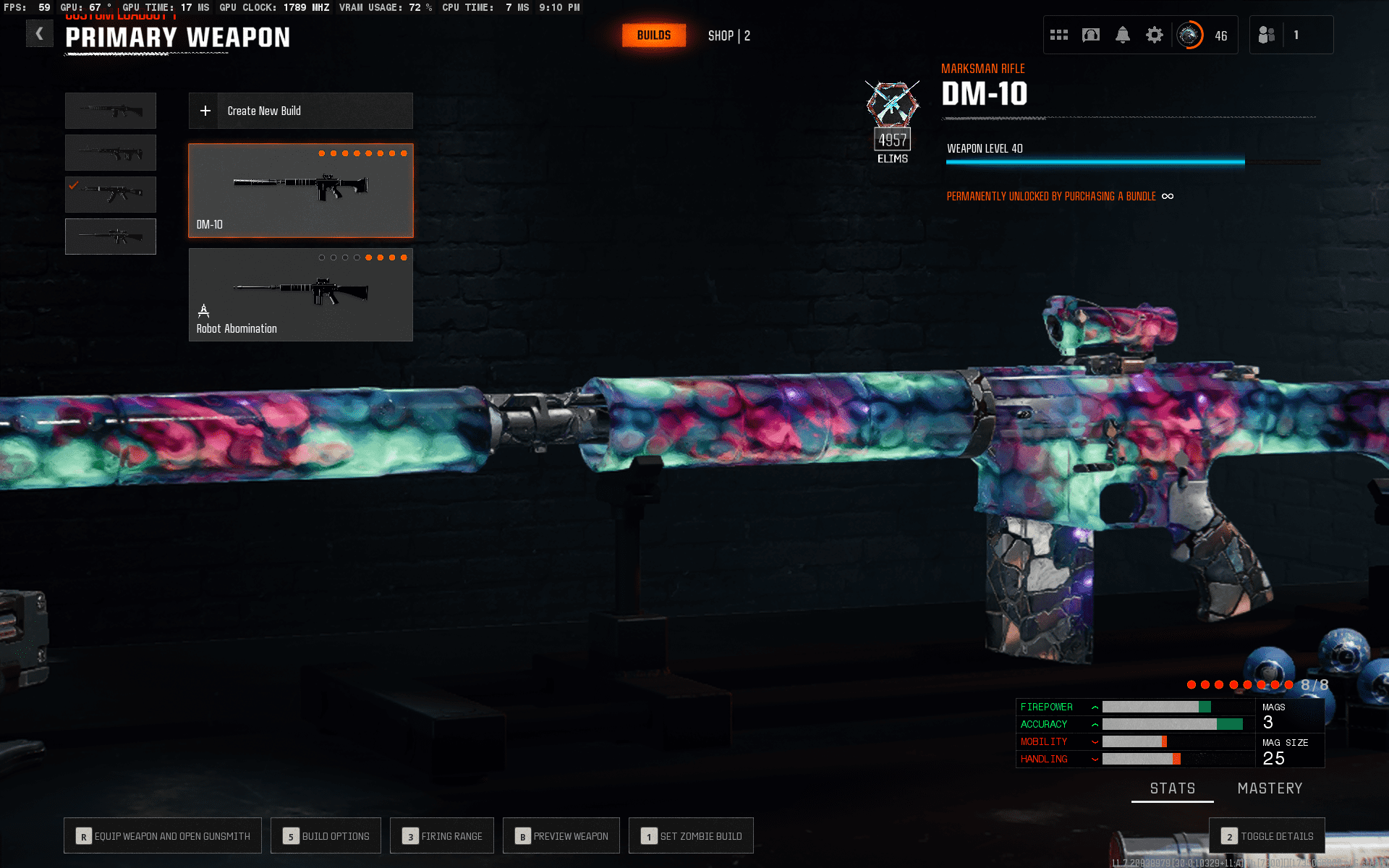Switch to the Mastery tab
1389x868 pixels.
pyautogui.click(x=1270, y=788)
